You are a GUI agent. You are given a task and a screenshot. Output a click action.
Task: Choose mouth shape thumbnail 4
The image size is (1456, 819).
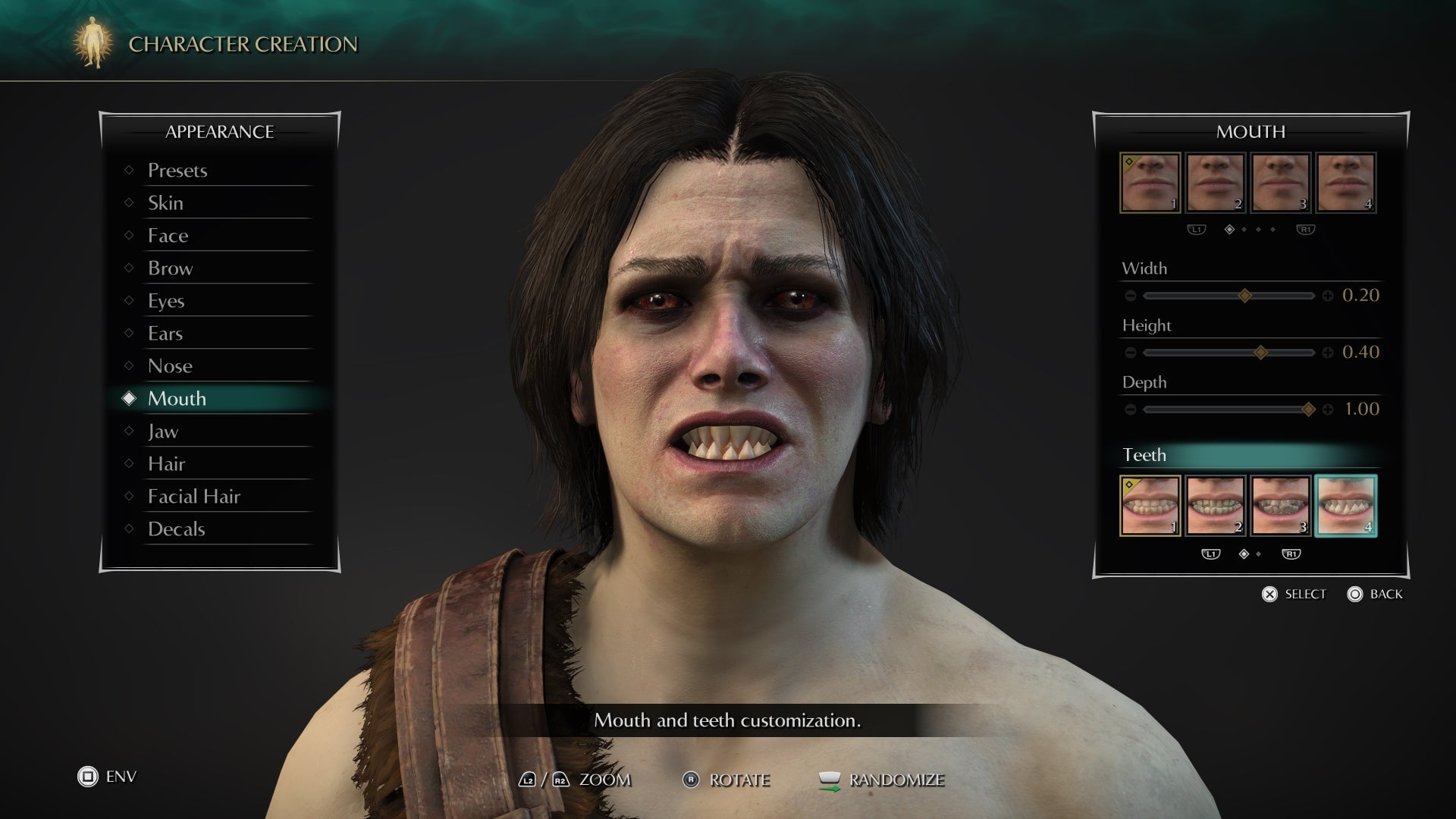[x=1346, y=183]
